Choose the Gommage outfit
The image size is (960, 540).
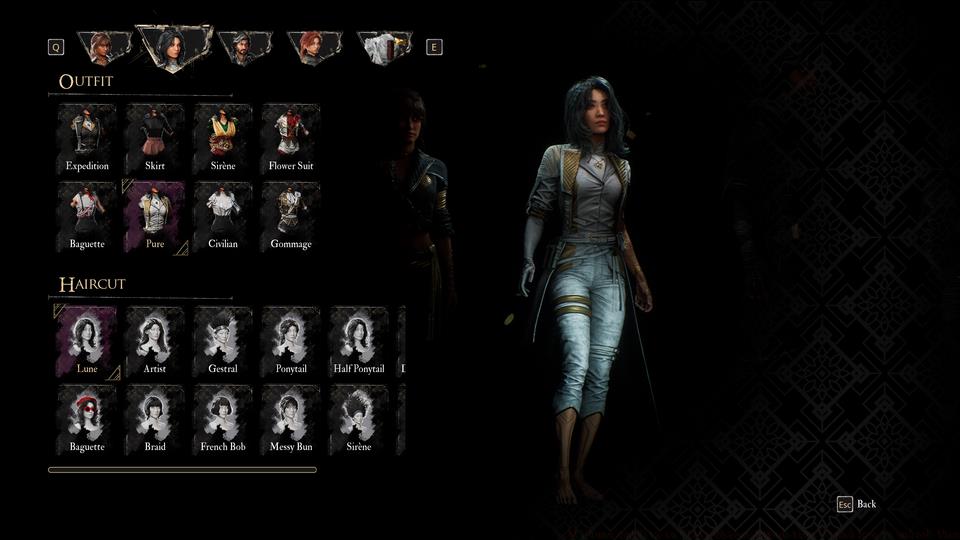click(291, 216)
